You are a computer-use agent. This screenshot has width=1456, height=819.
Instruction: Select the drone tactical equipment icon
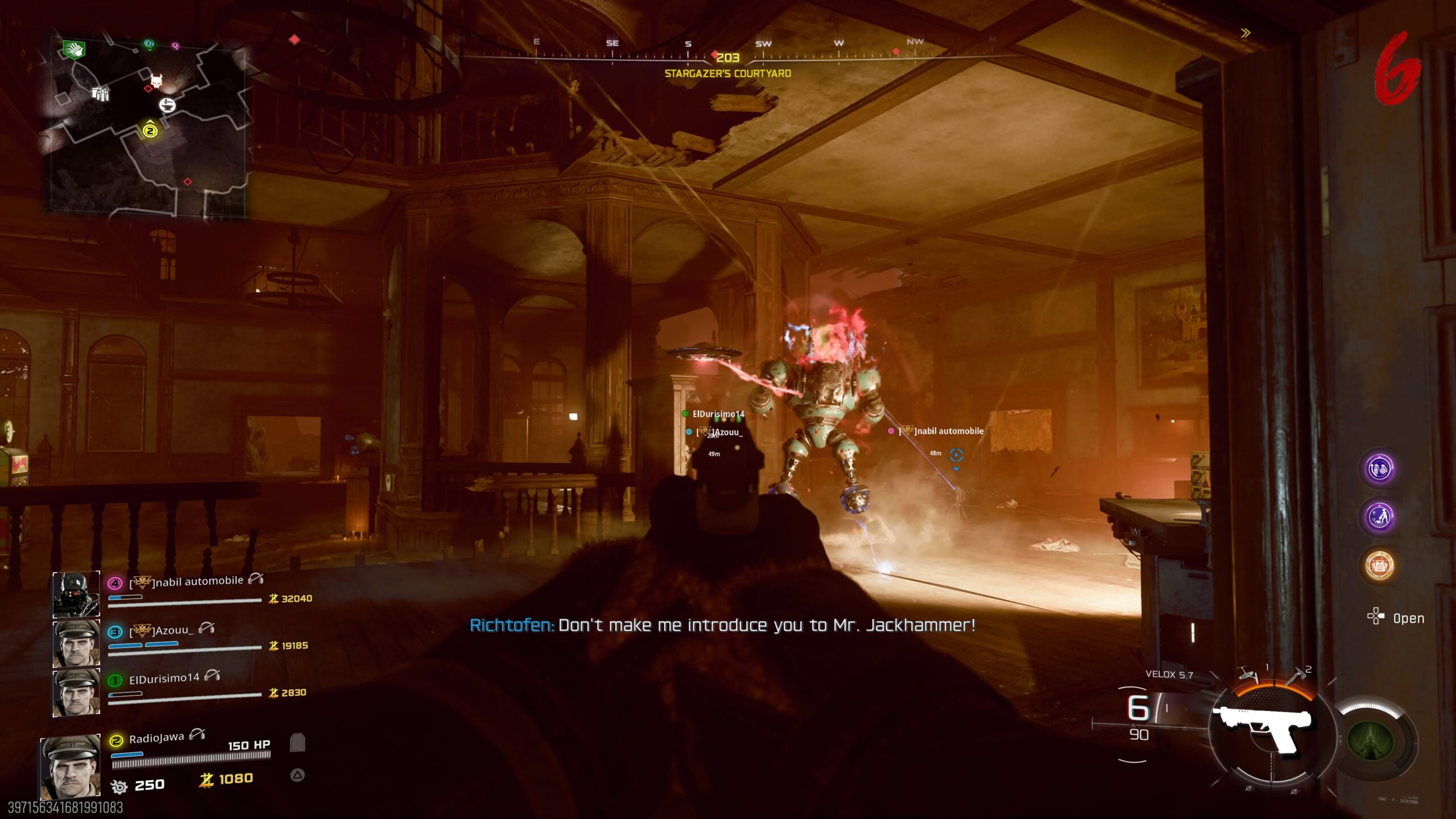[x=1250, y=676]
